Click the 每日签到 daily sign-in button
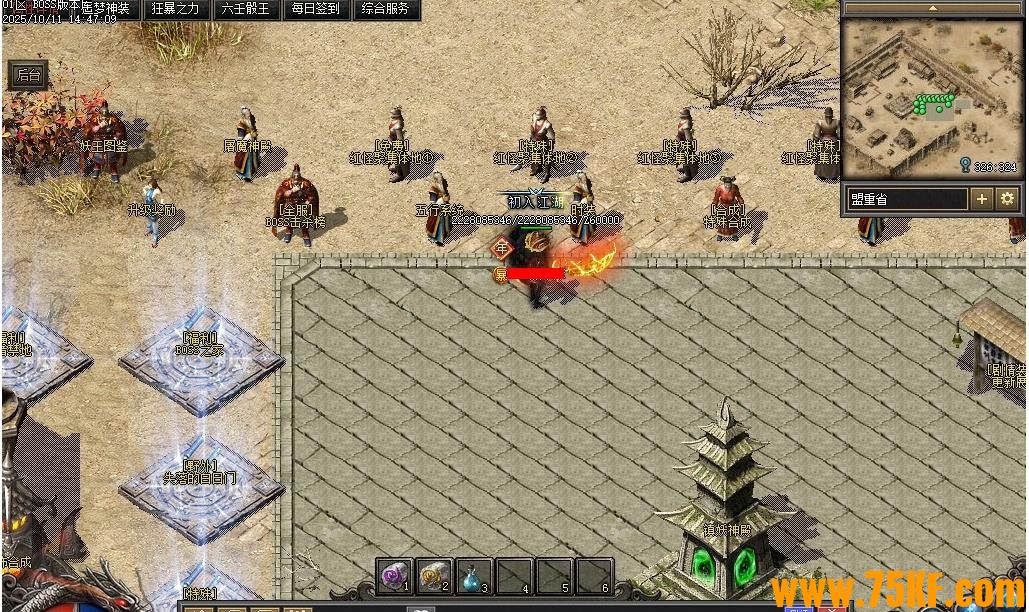The image size is (1029, 612). 315,9
